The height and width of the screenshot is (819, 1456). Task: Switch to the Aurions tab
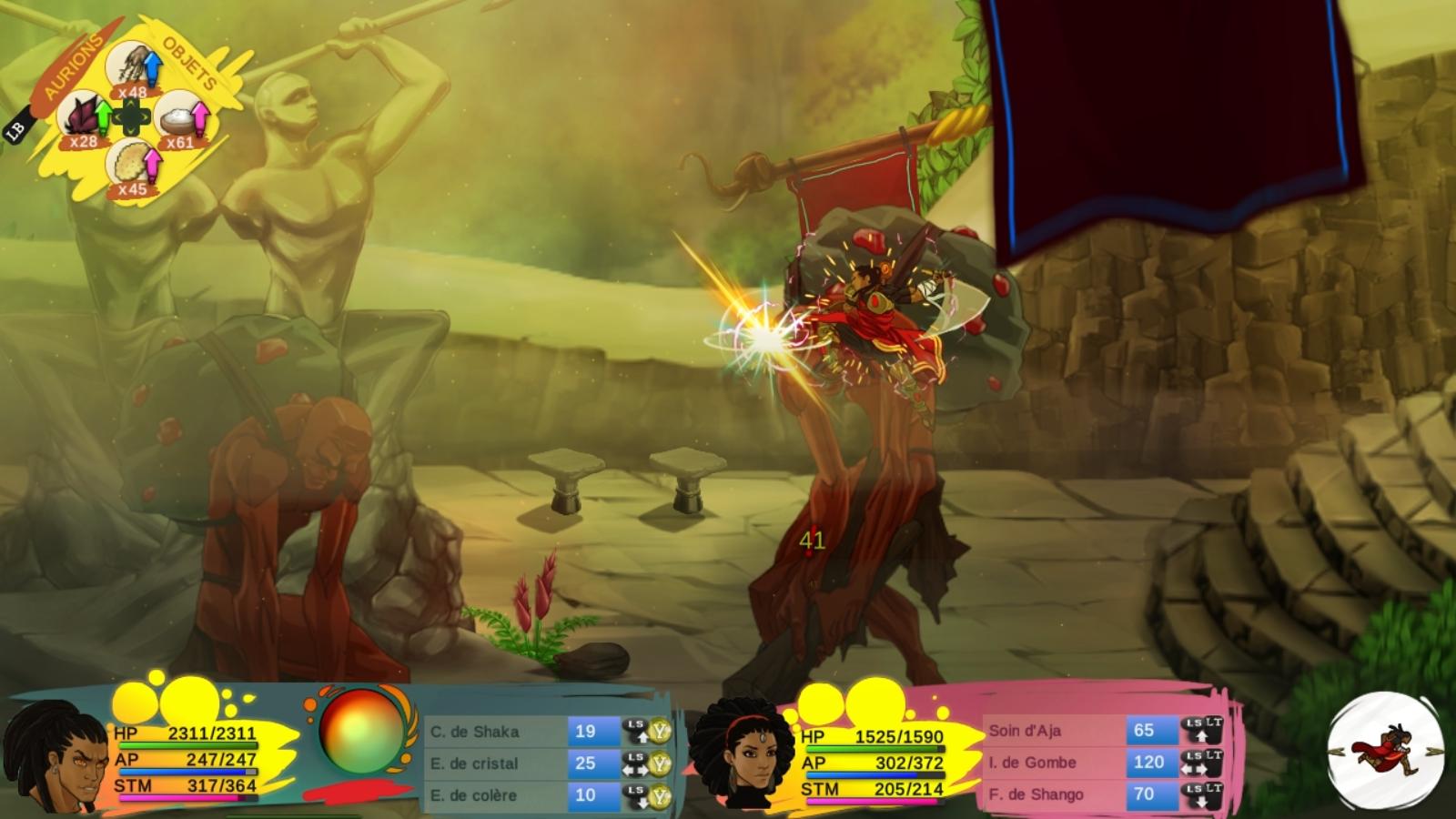(74, 66)
